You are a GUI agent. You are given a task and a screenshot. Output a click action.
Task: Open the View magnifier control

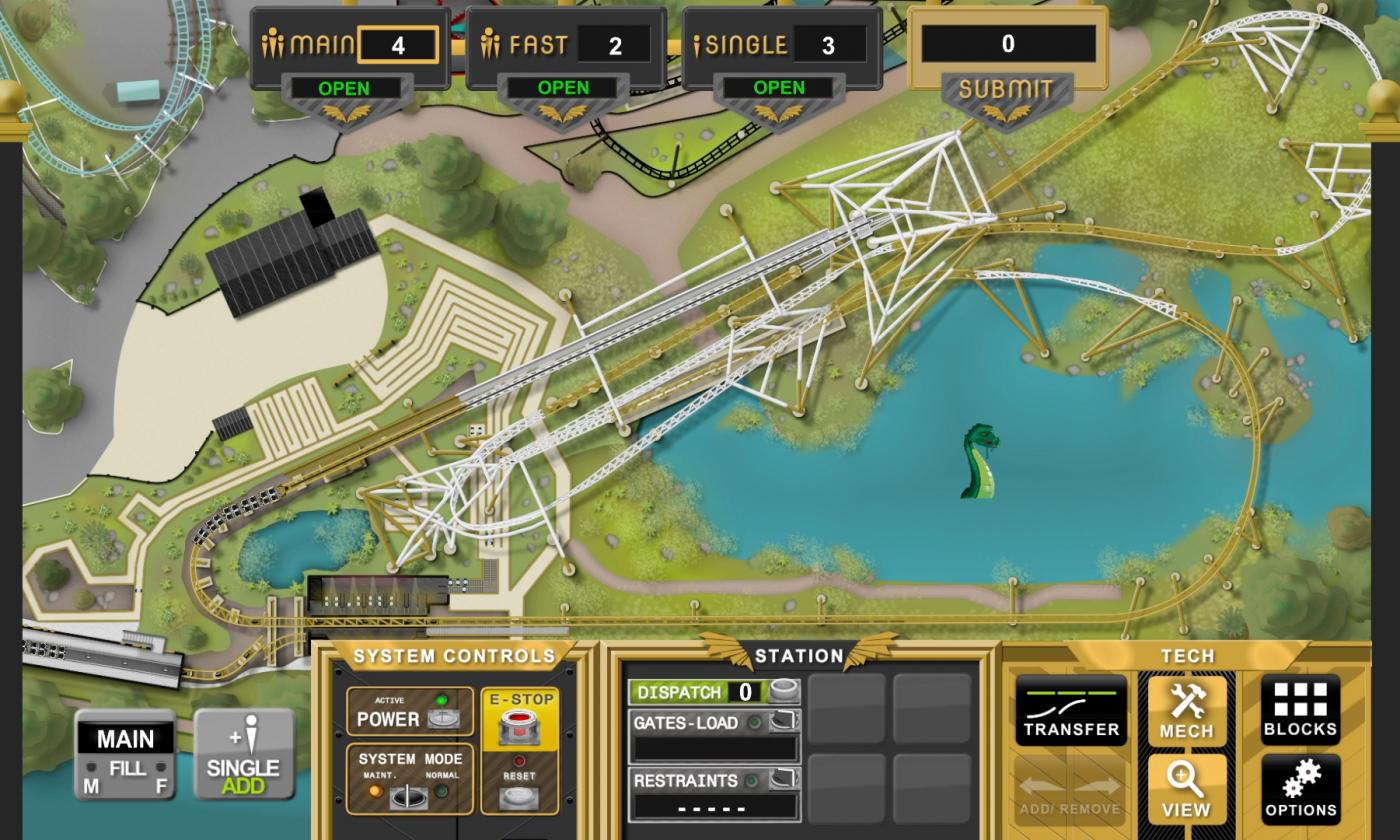1187,789
